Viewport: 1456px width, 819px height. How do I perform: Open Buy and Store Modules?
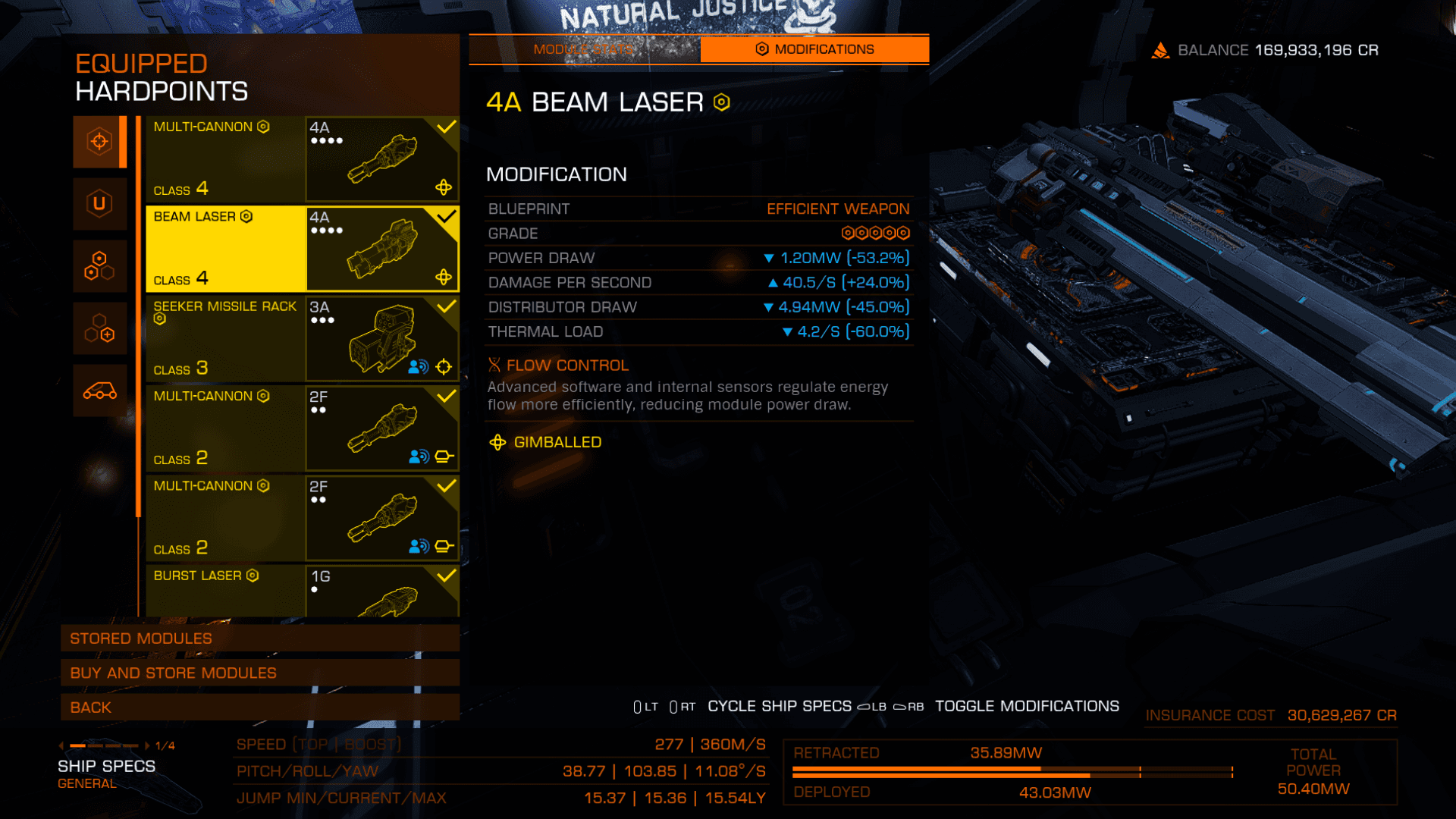259,673
